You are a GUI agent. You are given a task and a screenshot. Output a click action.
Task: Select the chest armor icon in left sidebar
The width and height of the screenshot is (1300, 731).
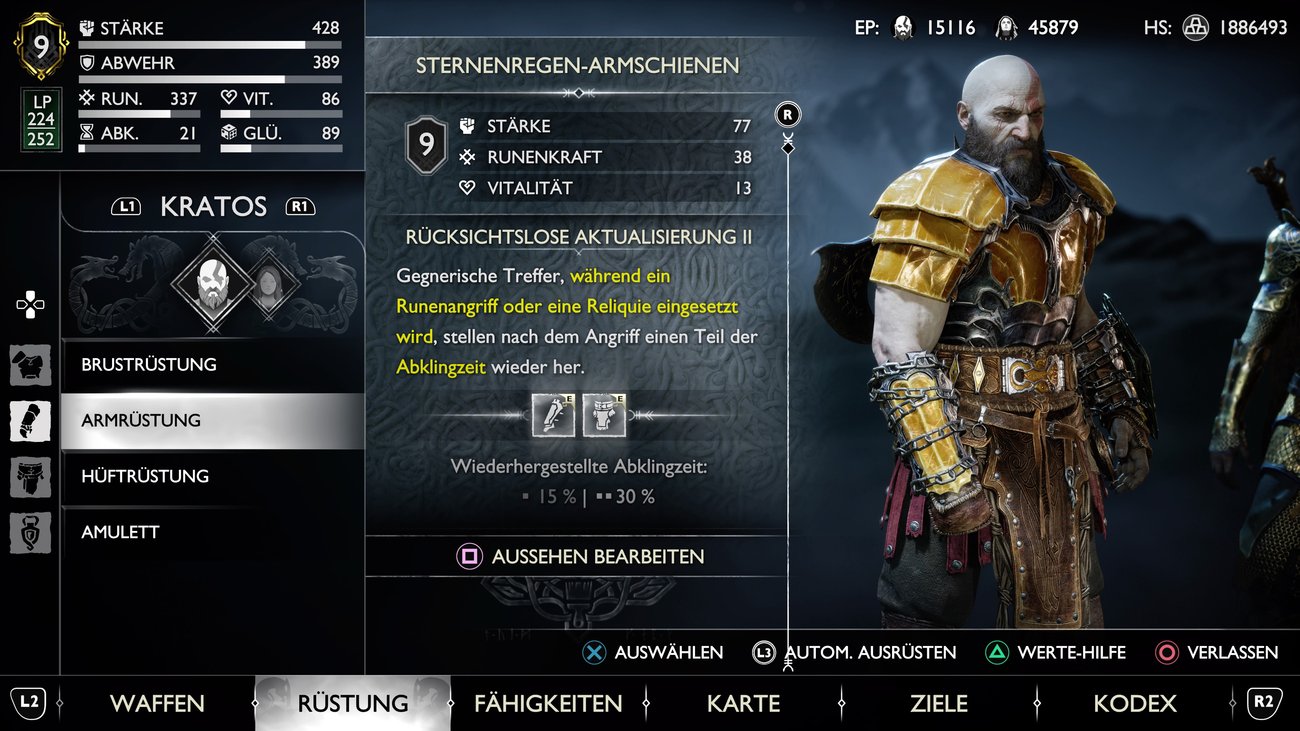tap(30, 365)
